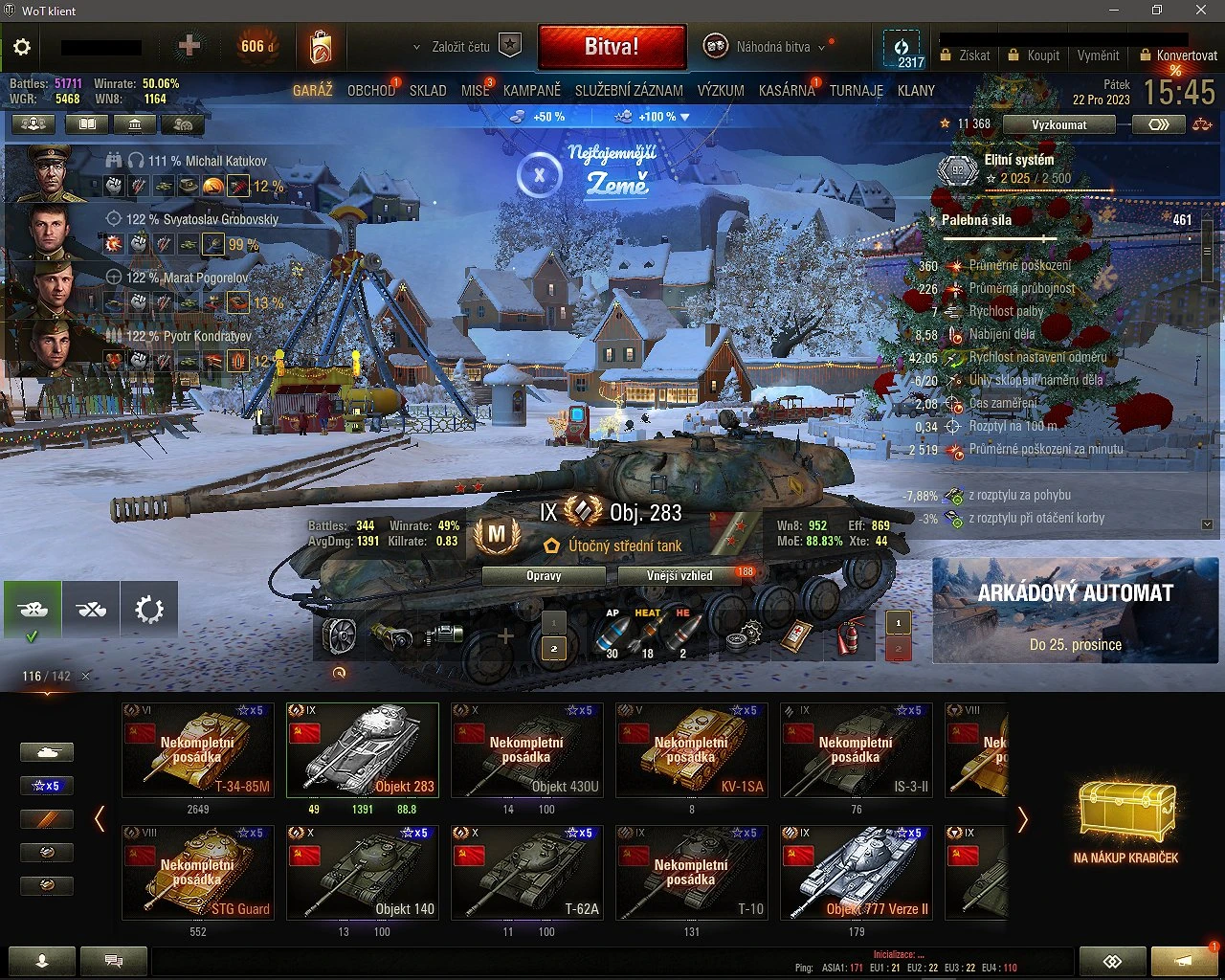Image resolution: width=1225 pixels, height=980 pixels.
Task: Open the settings gear menu
Action: coord(21,47)
